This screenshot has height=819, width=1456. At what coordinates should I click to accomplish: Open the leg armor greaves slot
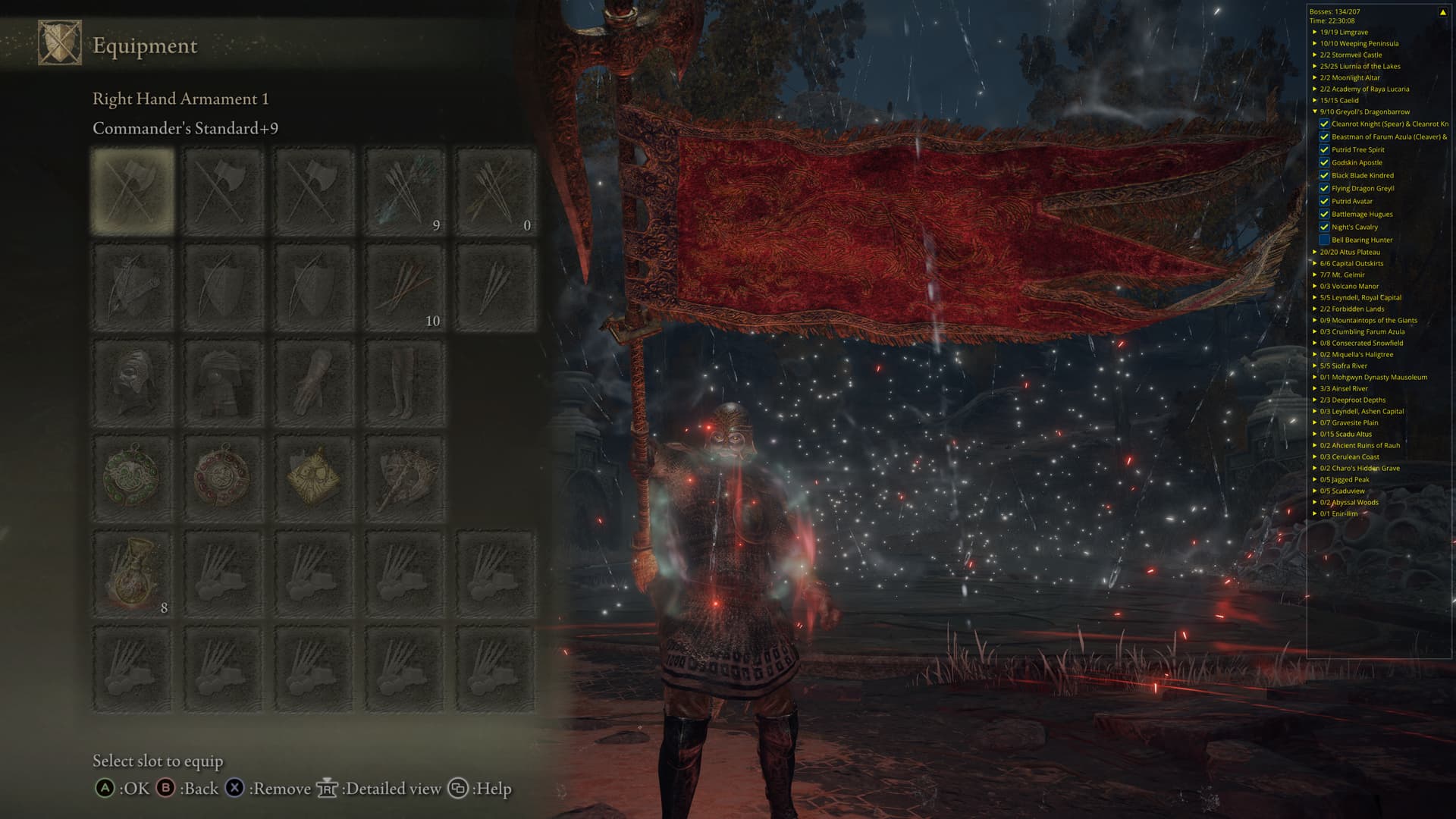405,382
